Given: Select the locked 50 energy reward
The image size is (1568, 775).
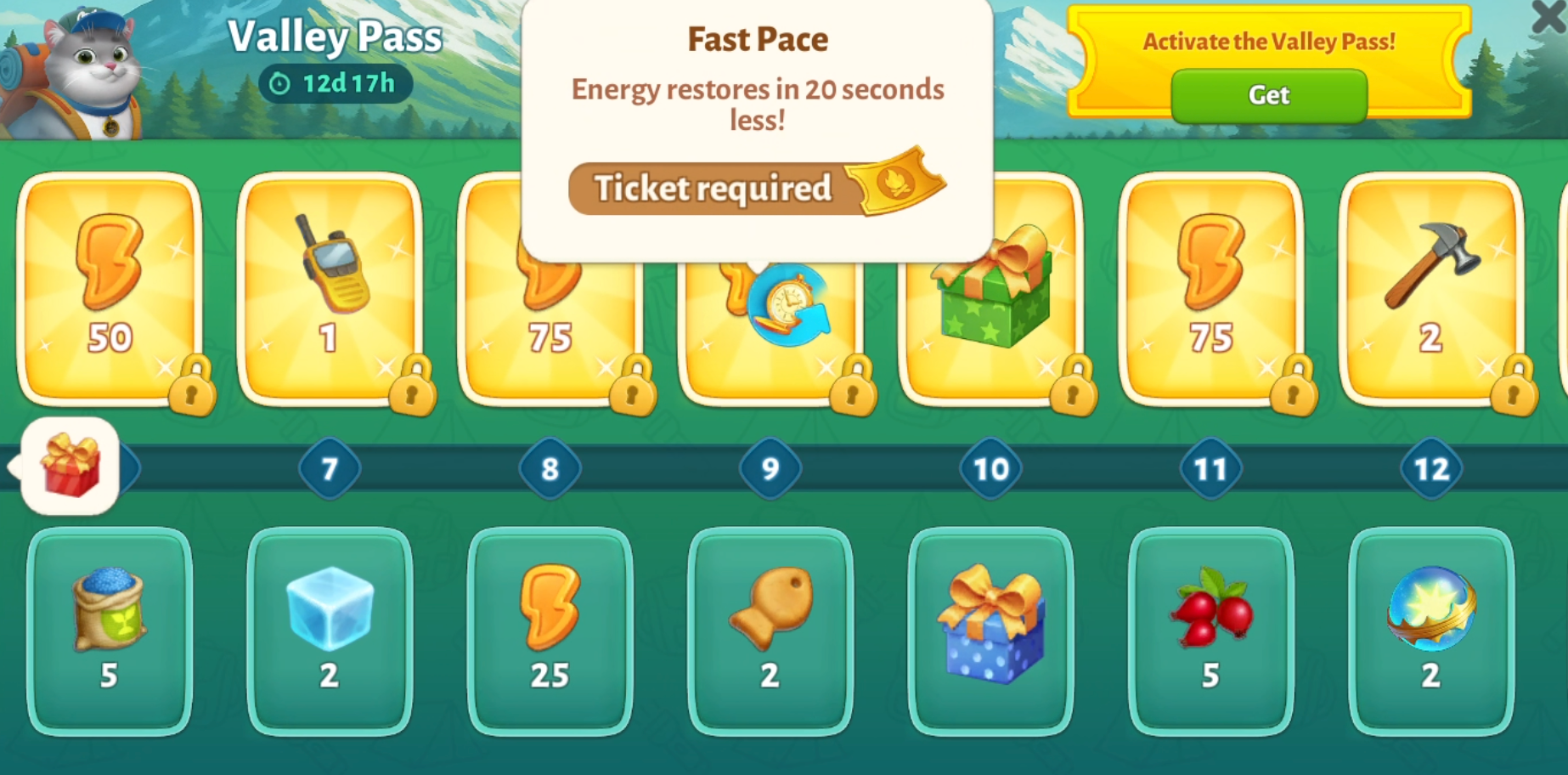Looking at the screenshot, I should (x=110, y=289).
